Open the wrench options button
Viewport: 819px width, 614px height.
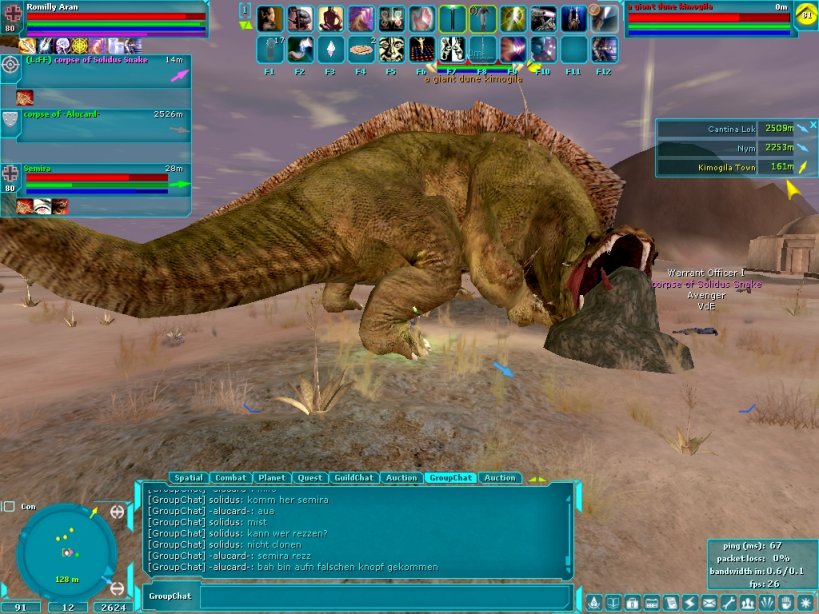click(x=728, y=603)
